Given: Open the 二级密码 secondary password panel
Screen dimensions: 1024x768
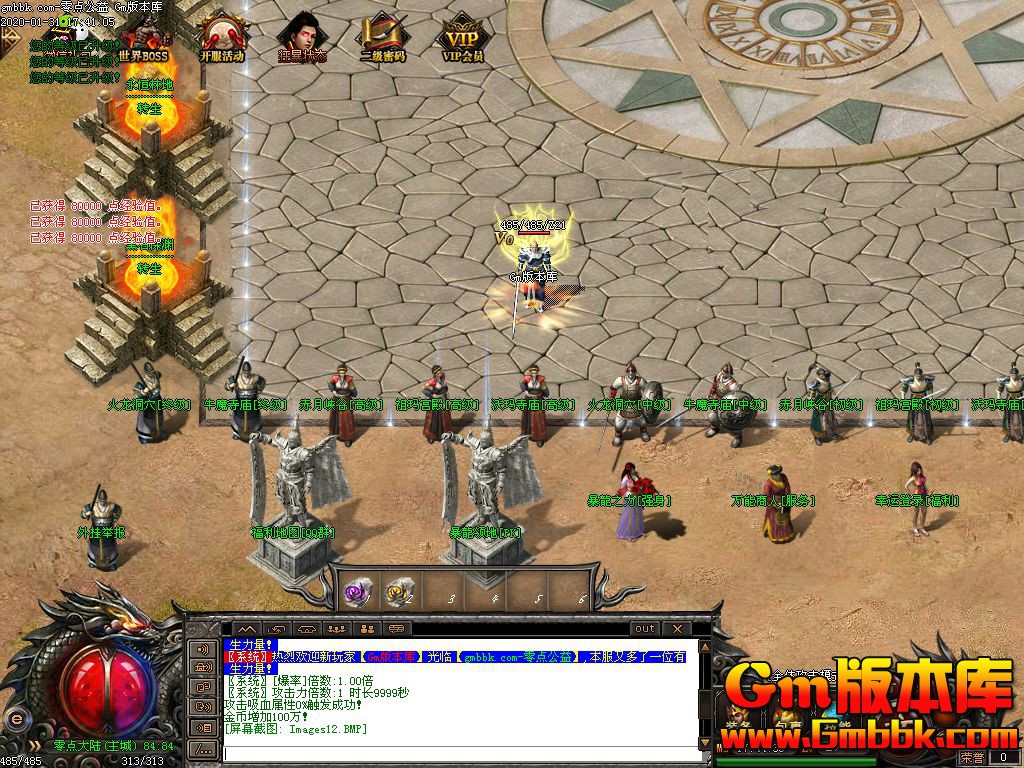Looking at the screenshot, I should pyautogui.click(x=382, y=38).
